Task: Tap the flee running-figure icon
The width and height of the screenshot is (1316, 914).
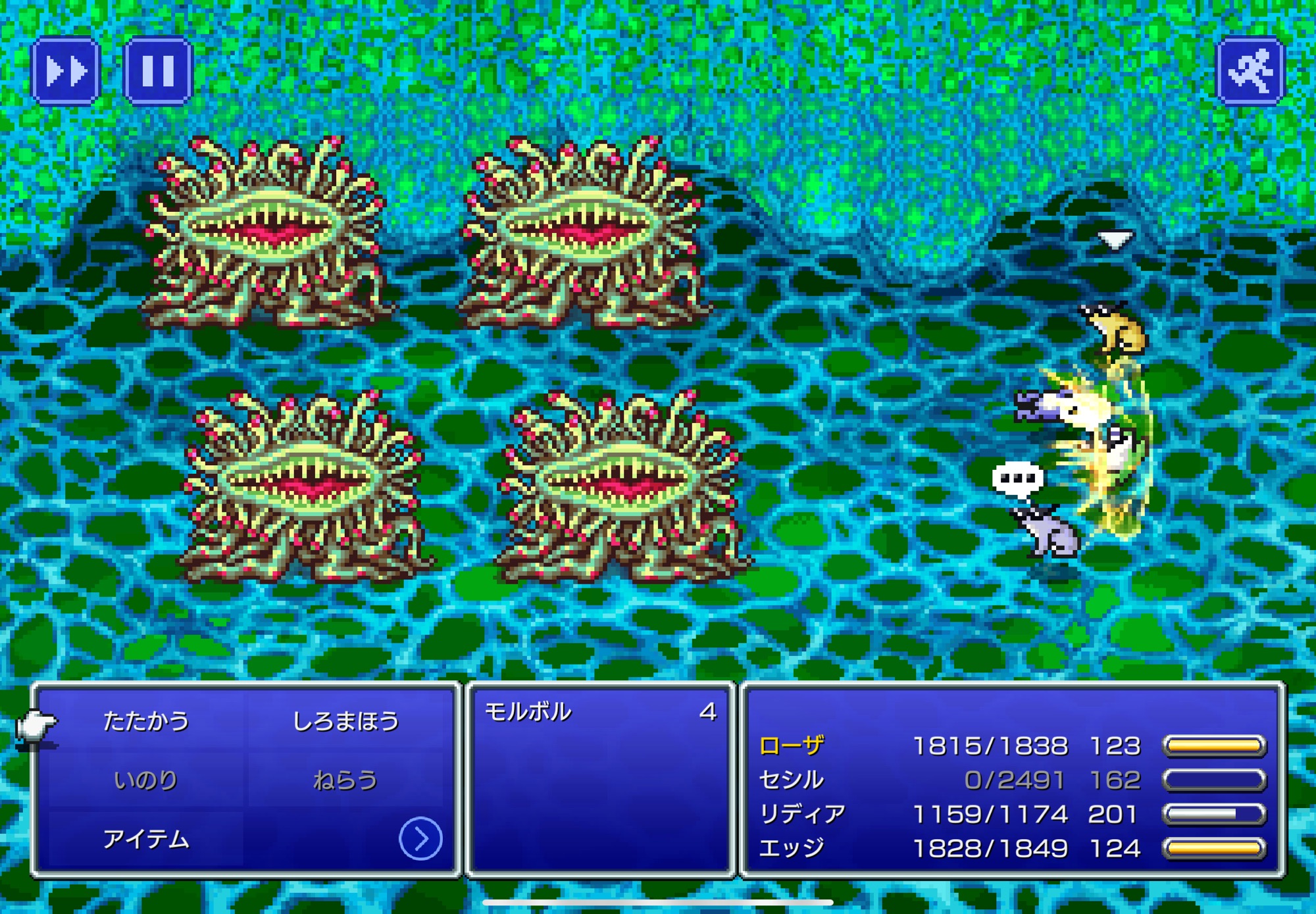Action: pyautogui.click(x=1250, y=70)
